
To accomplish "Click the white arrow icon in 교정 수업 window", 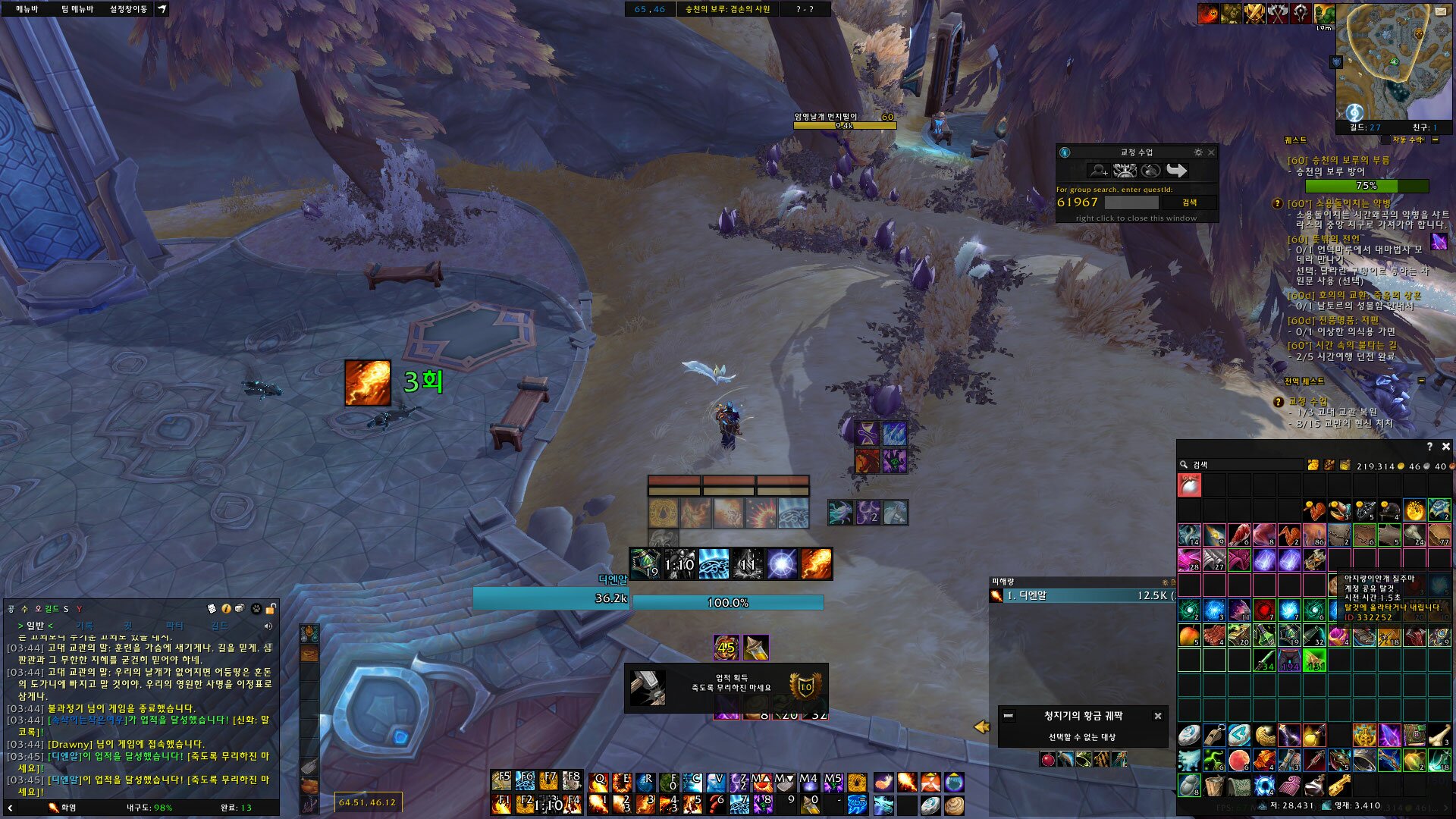I will tap(1176, 171).
